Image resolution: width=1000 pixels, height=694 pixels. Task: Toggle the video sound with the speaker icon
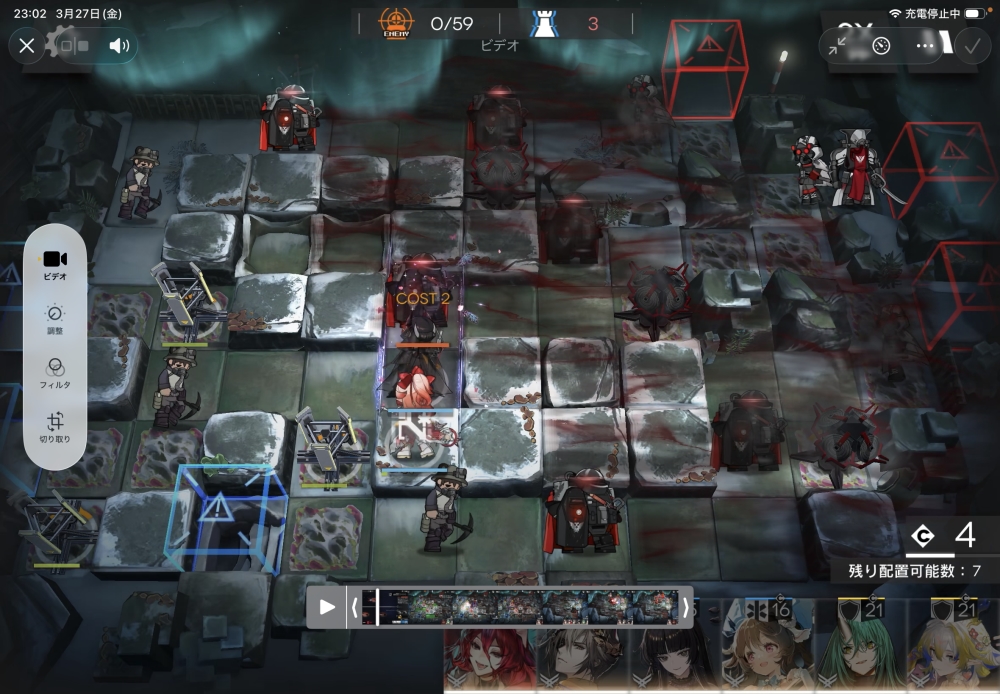(x=121, y=45)
